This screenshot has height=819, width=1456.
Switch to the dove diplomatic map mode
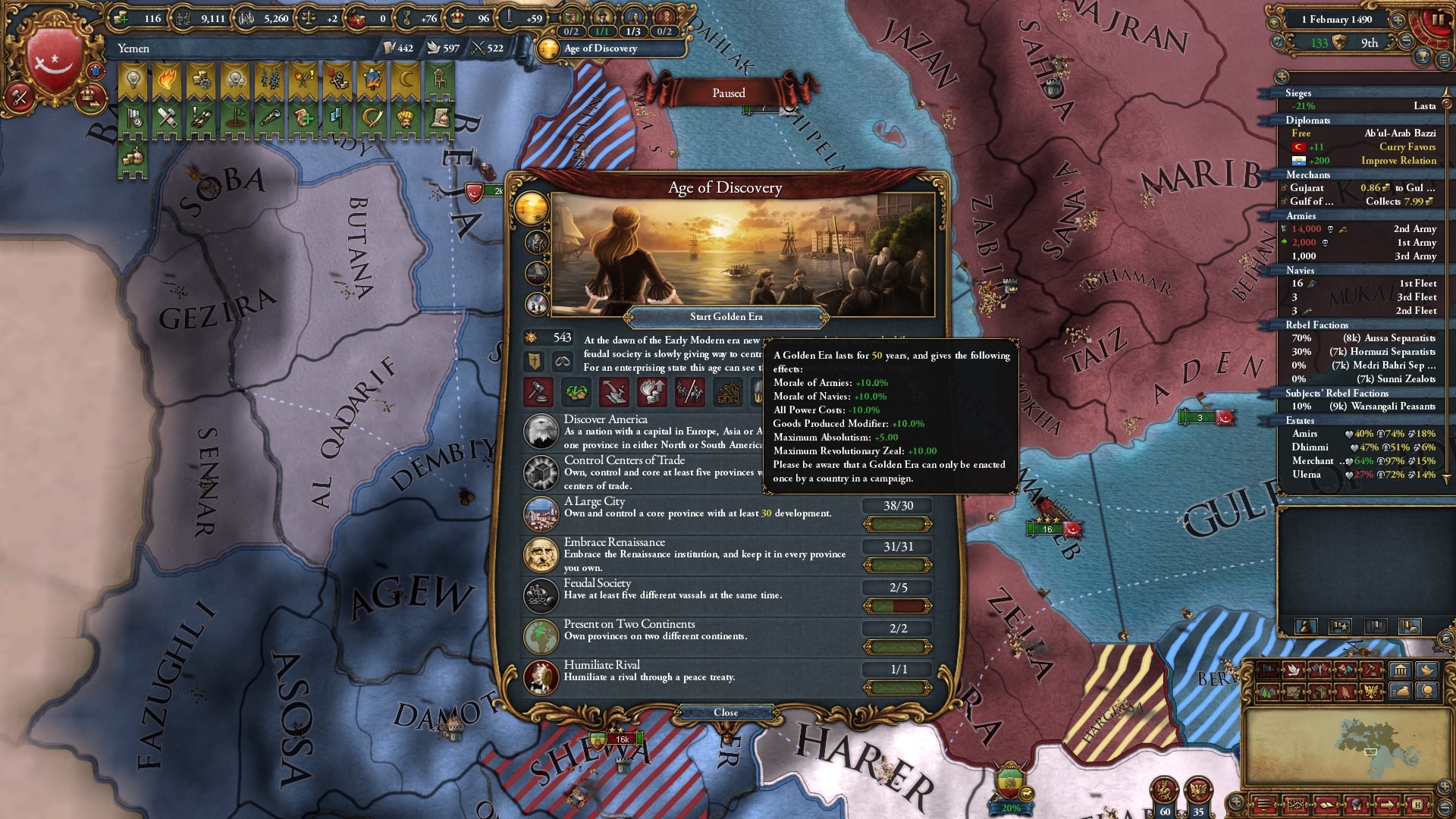point(1294,670)
